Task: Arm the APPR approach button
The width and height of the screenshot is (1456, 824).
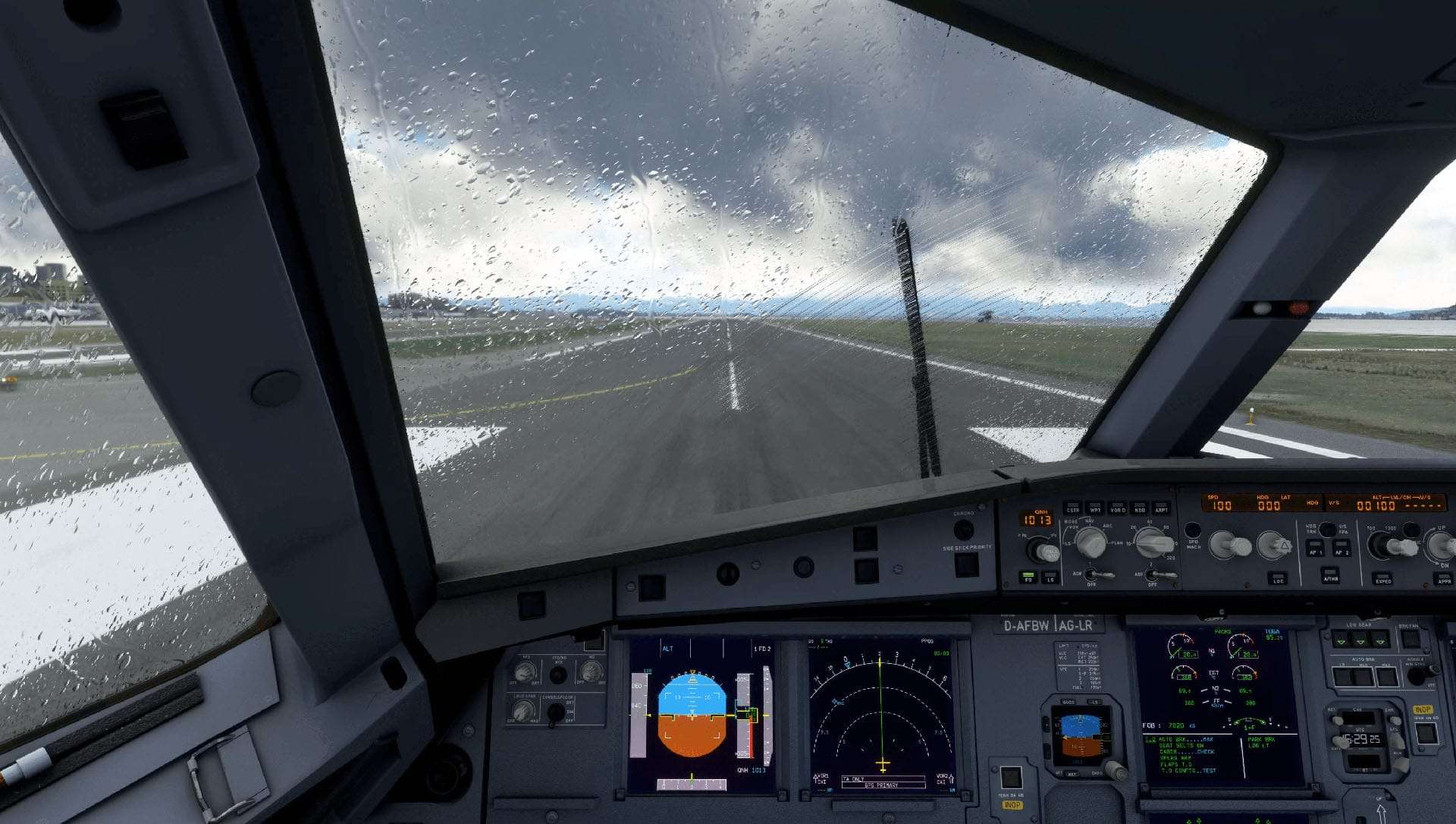Action: pos(1442,577)
